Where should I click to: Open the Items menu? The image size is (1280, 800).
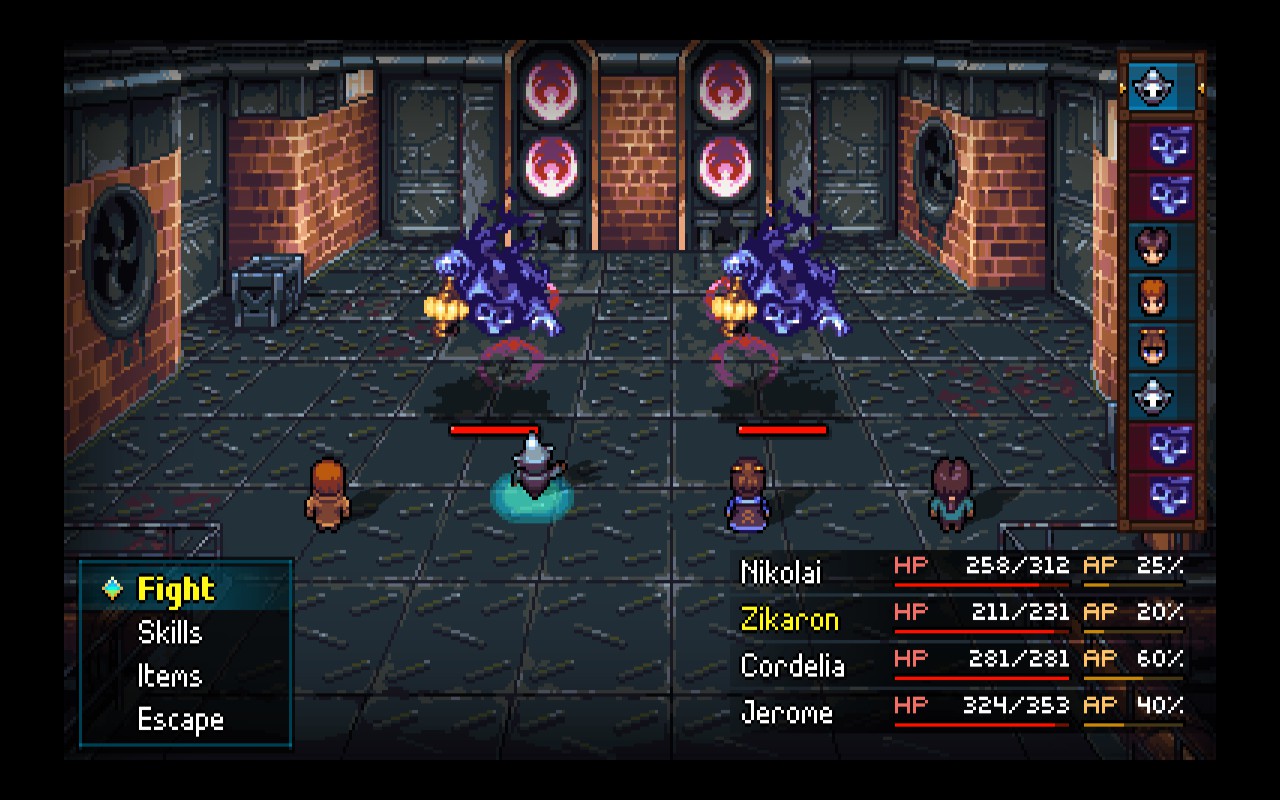(170, 677)
